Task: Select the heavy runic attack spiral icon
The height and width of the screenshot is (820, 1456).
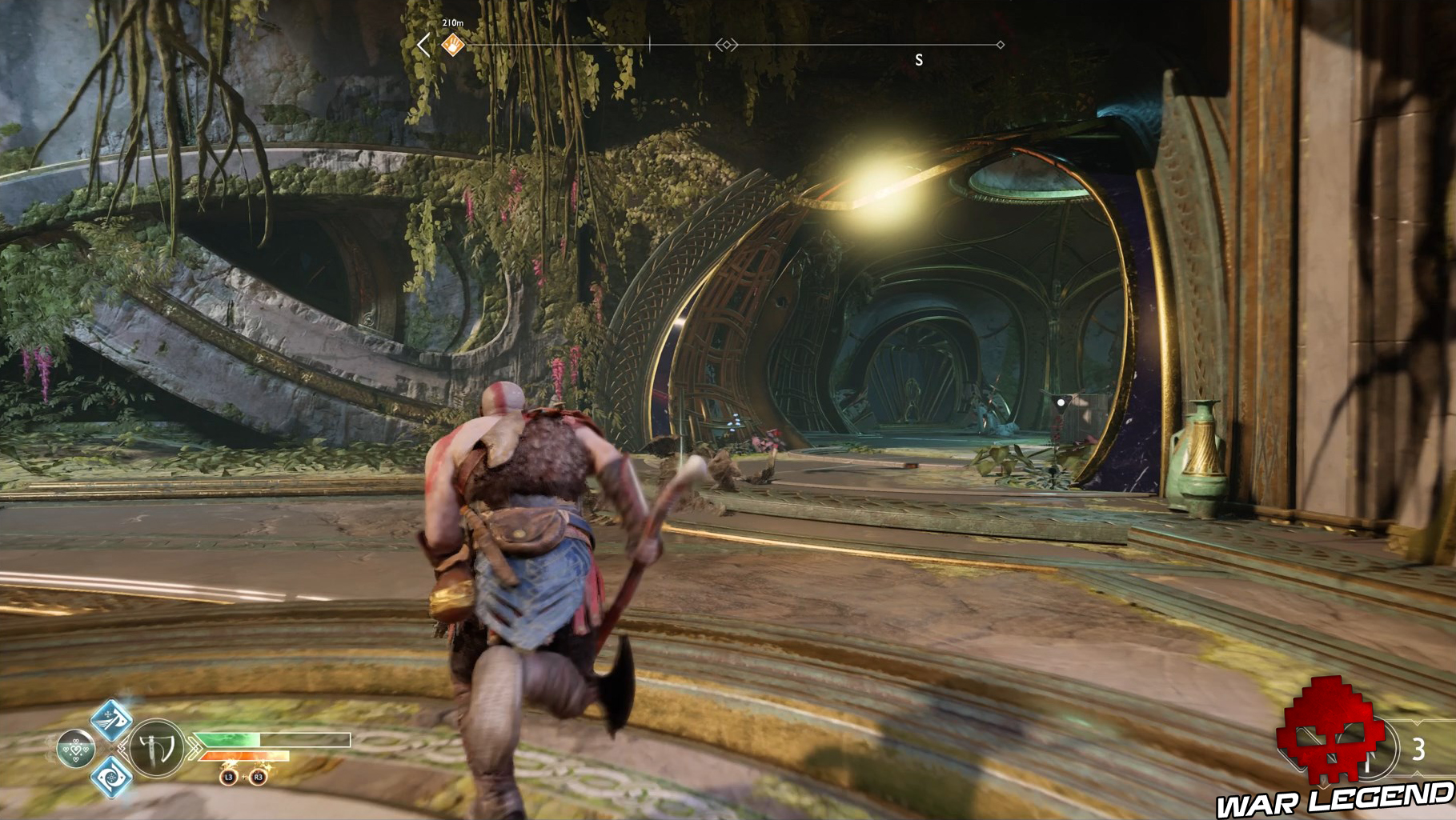Action: [x=112, y=777]
